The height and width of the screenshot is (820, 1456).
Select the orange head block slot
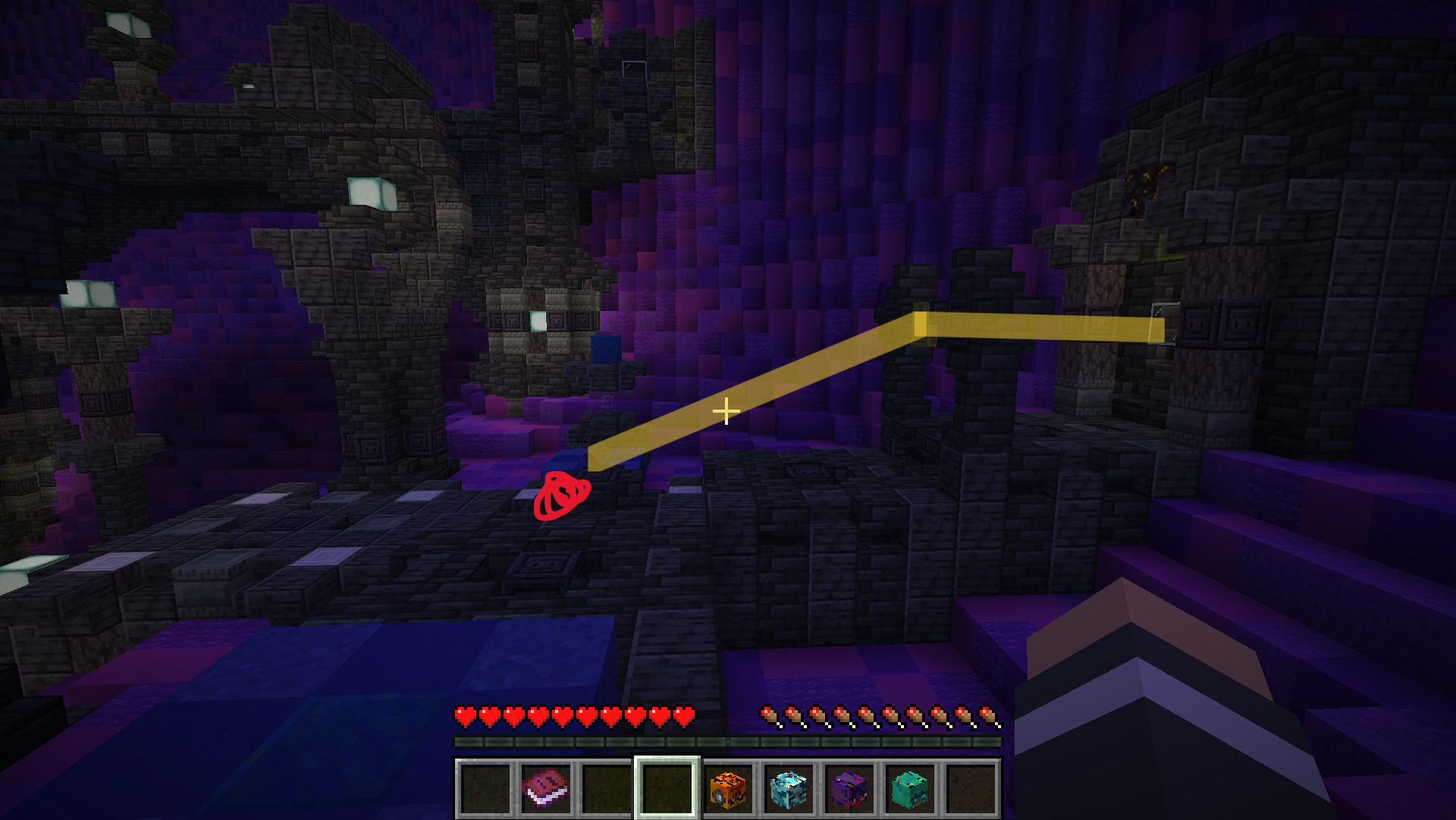728,789
